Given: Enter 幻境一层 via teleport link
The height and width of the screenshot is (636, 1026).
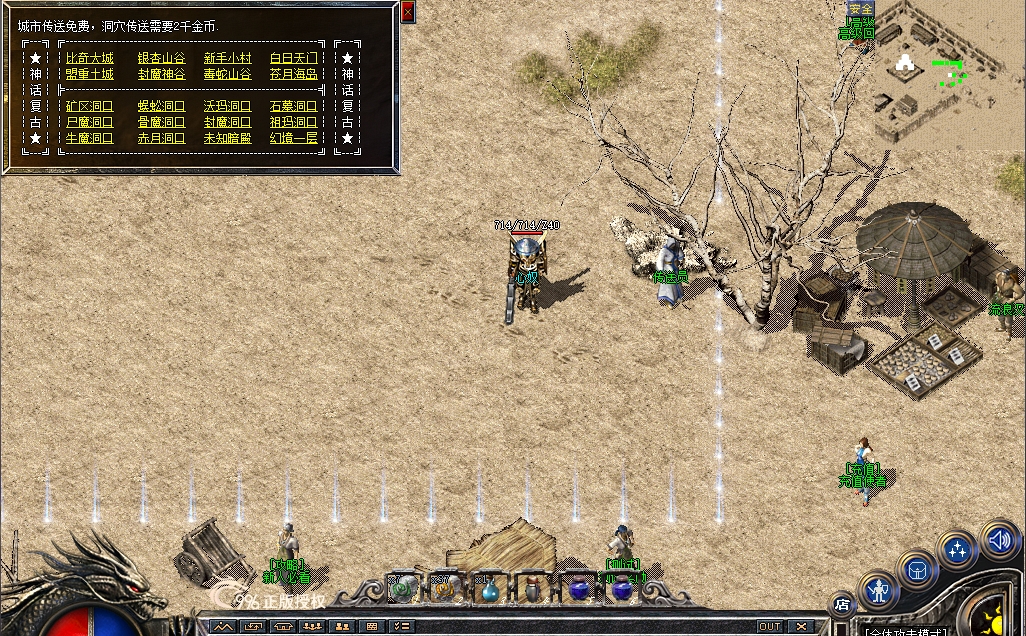Looking at the screenshot, I should click(x=293, y=138).
